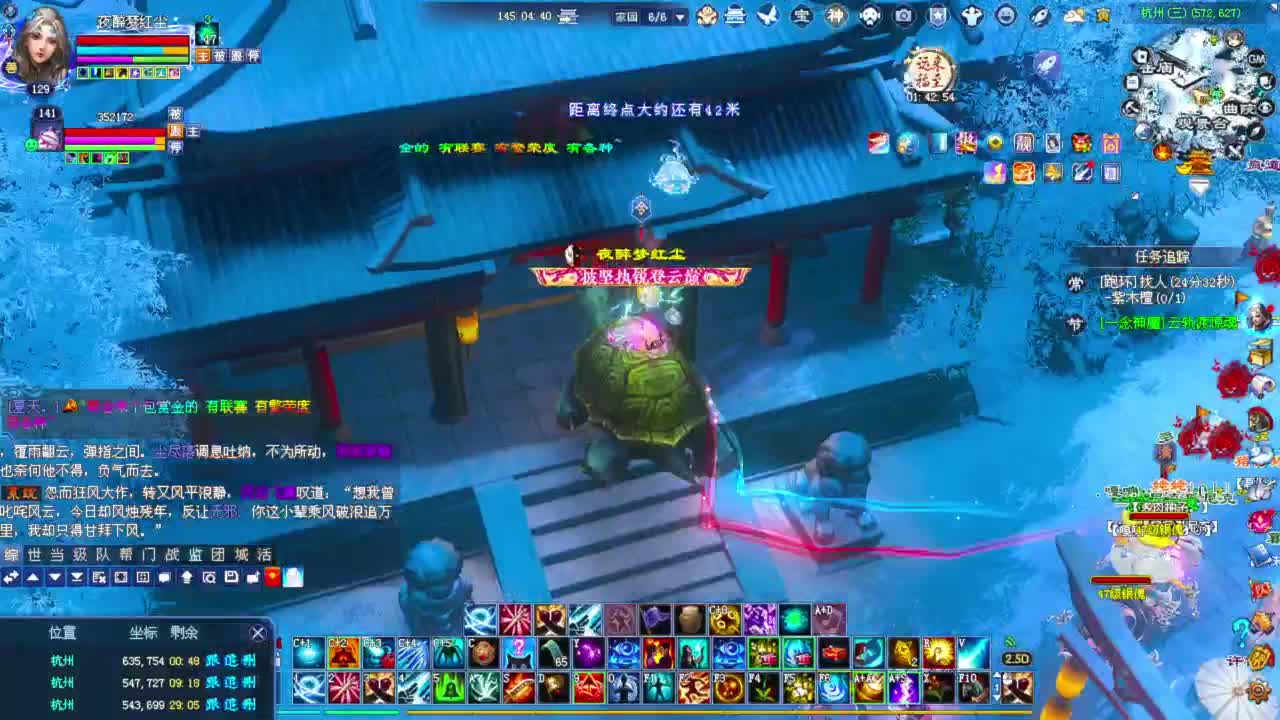Click the rocket icon in the top menu bar

tap(1041, 15)
